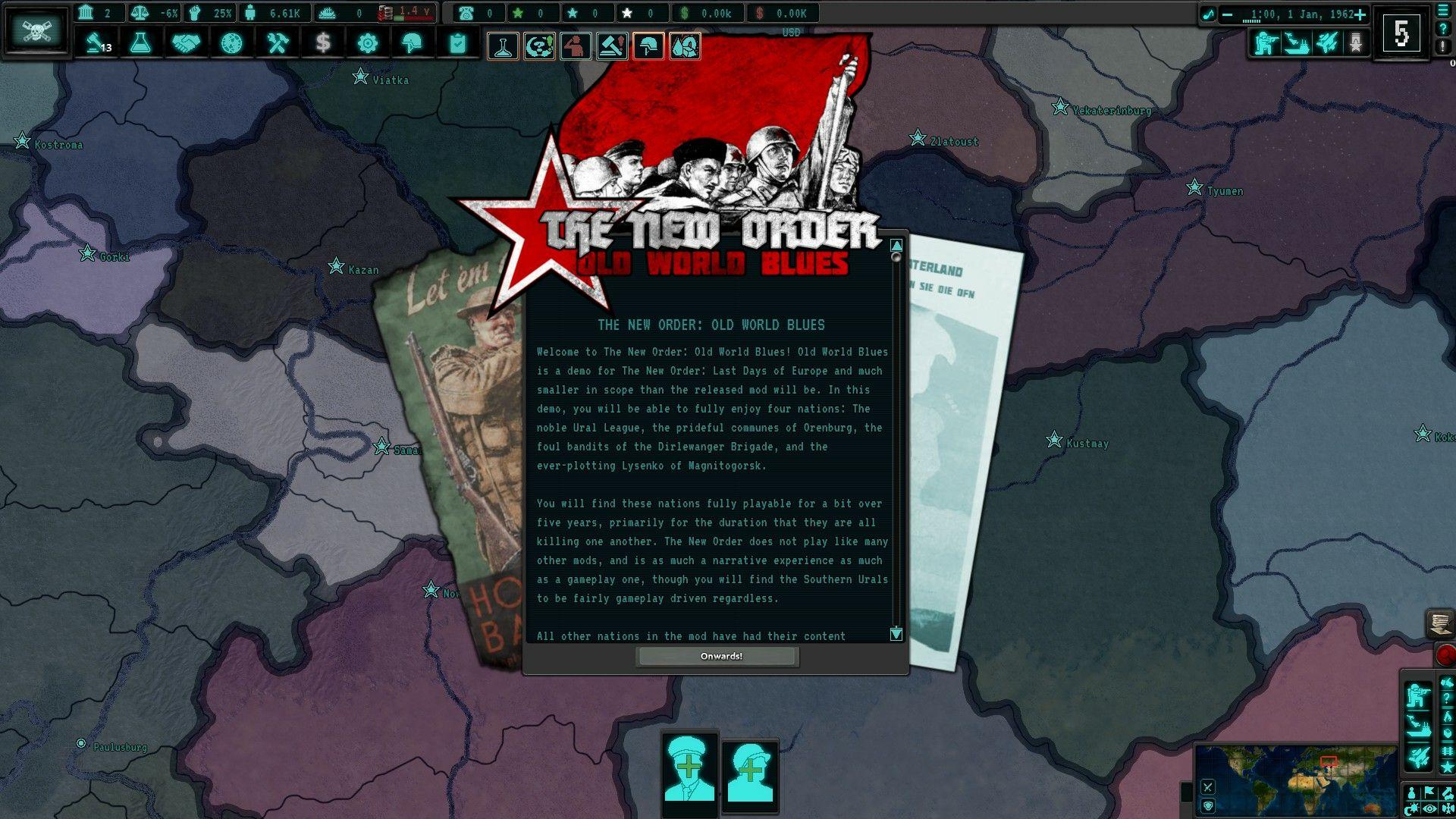This screenshot has height=819, width=1456.
Task: Open the logistics clipboard tab
Action: tap(457, 44)
